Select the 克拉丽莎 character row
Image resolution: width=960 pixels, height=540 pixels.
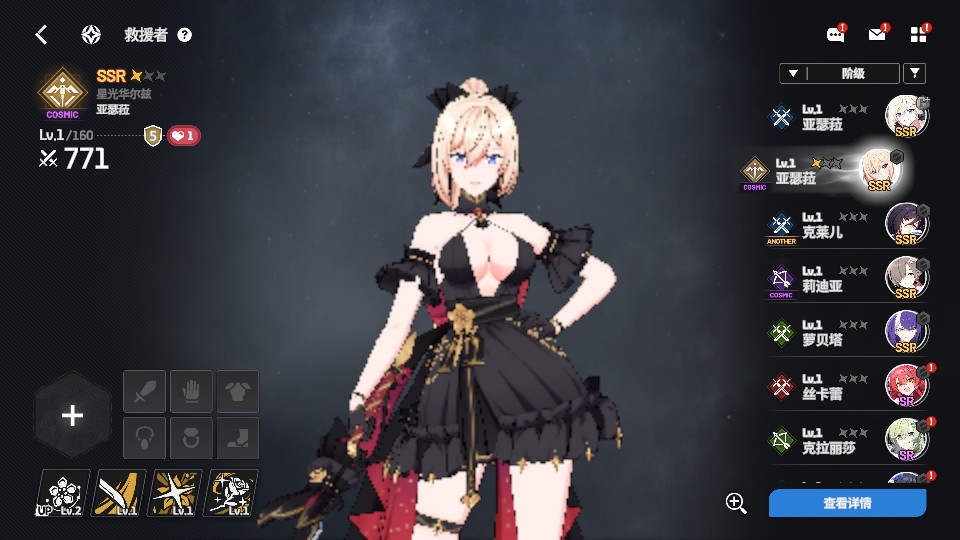click(850, 440)
